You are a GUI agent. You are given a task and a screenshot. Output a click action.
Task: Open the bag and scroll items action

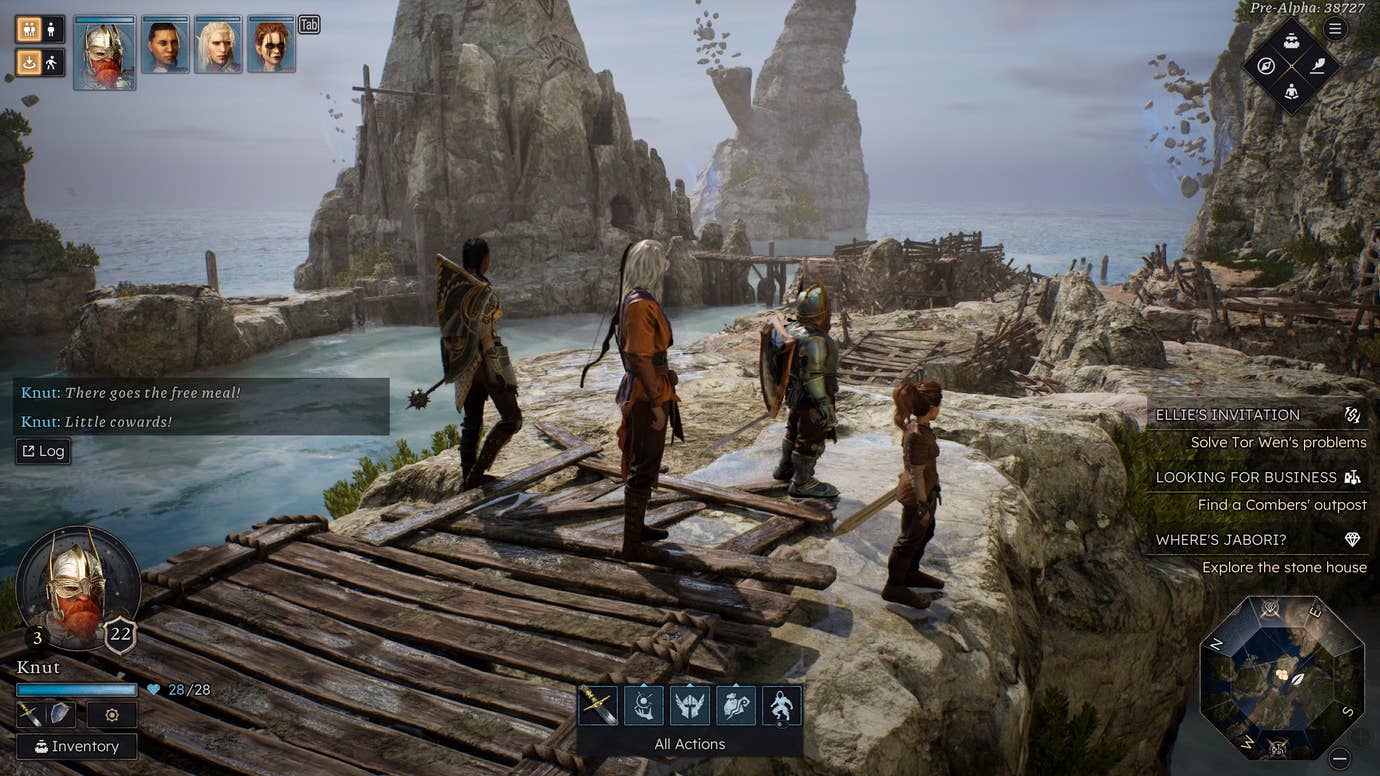tap(736, 705)
